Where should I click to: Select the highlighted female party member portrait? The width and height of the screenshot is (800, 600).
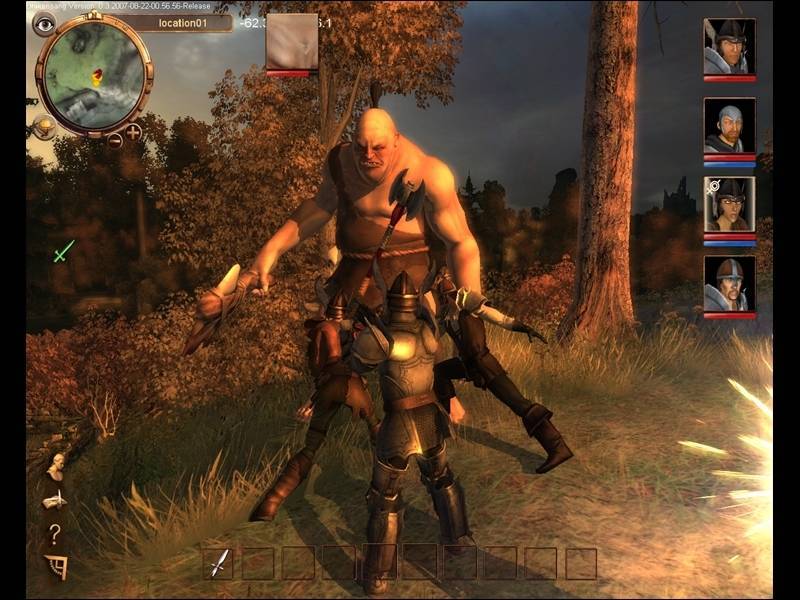point(729,204)
